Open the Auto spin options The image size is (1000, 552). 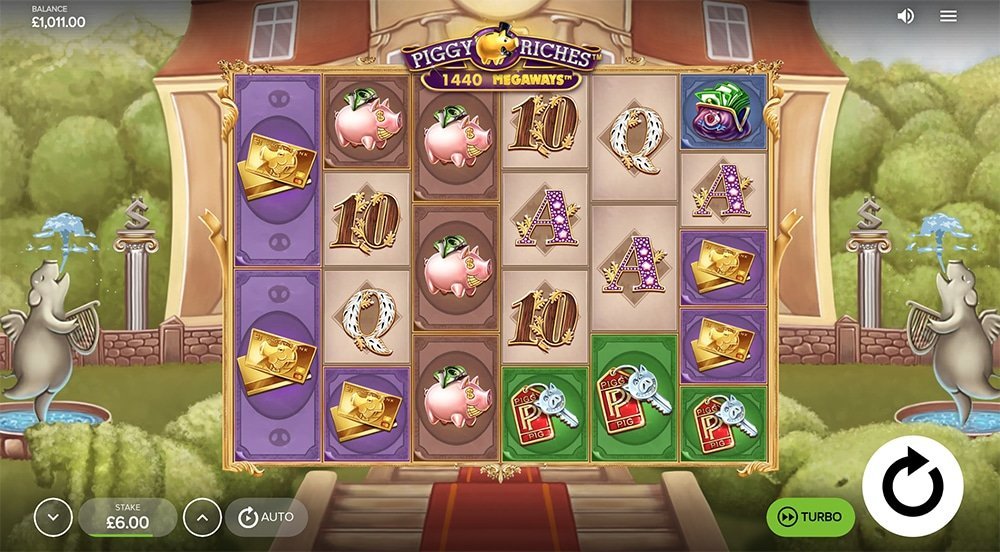(266, 517)
